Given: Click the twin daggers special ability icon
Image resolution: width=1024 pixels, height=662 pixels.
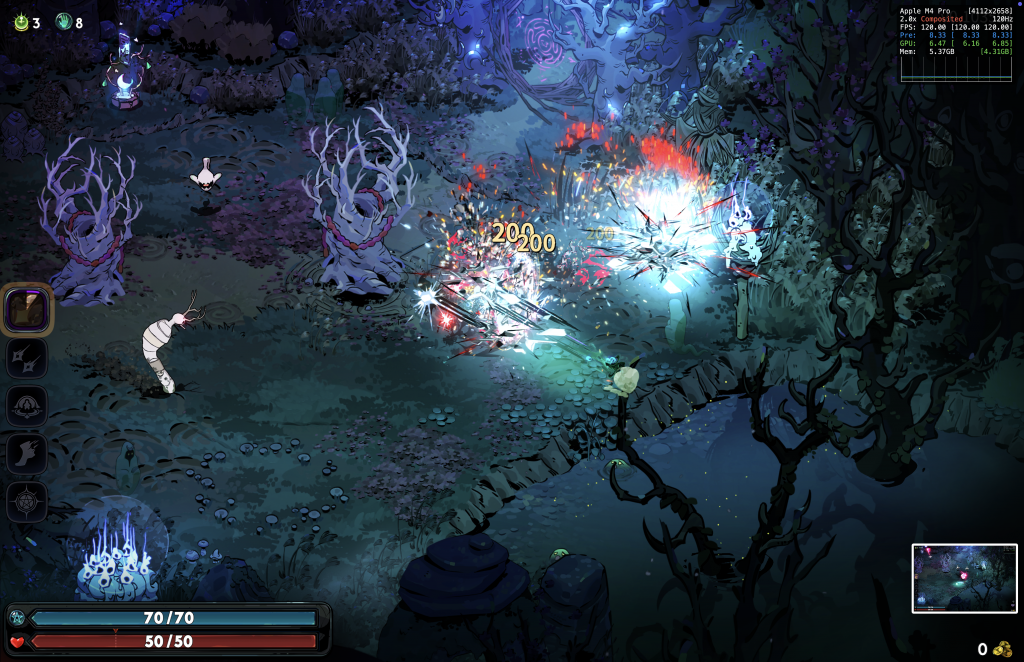Looking at the screenshot, I should pos(27,358).
